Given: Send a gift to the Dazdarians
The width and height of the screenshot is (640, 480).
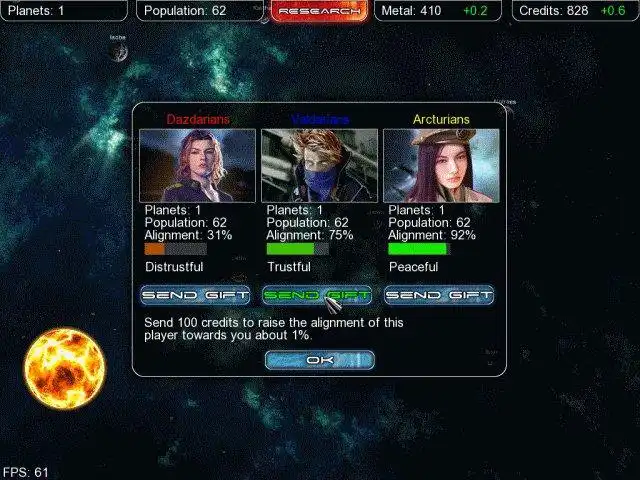Looking at the screenshot, I should [x=196, y=295].
